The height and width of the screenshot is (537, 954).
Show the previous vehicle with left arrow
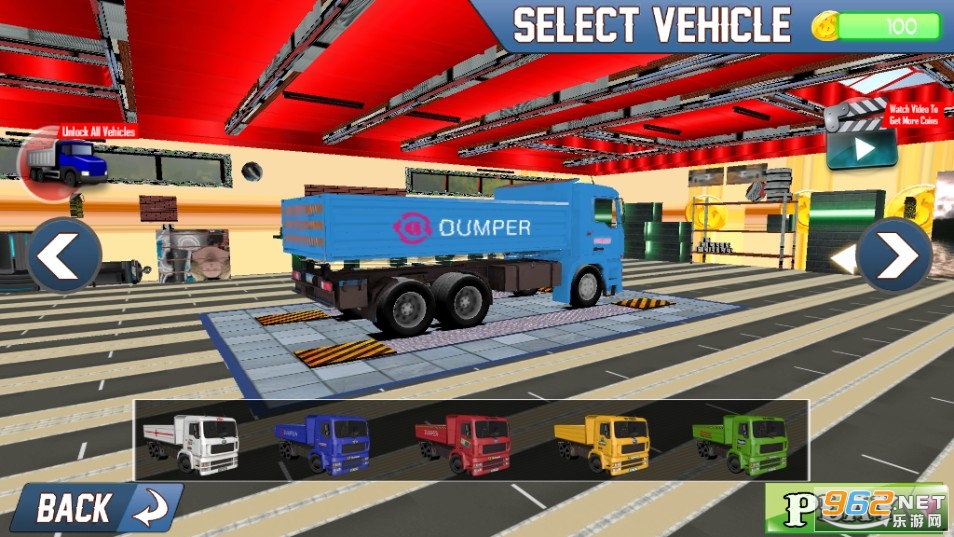click(x=63, y=256)
